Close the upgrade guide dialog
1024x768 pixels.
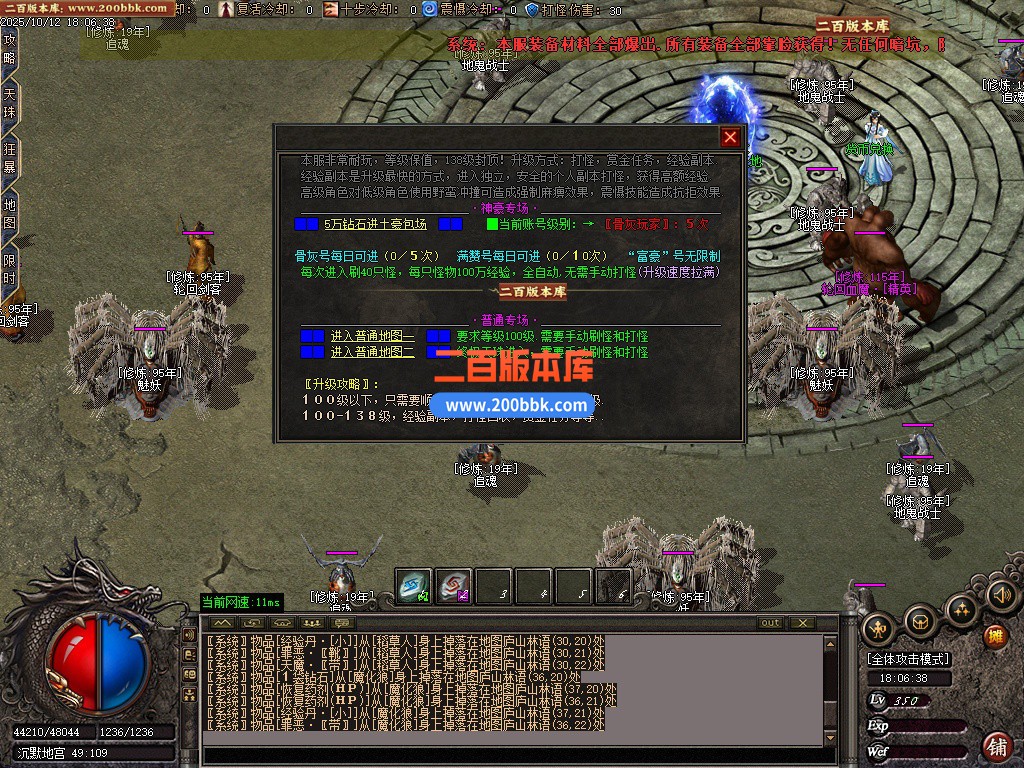pos(731,138)
